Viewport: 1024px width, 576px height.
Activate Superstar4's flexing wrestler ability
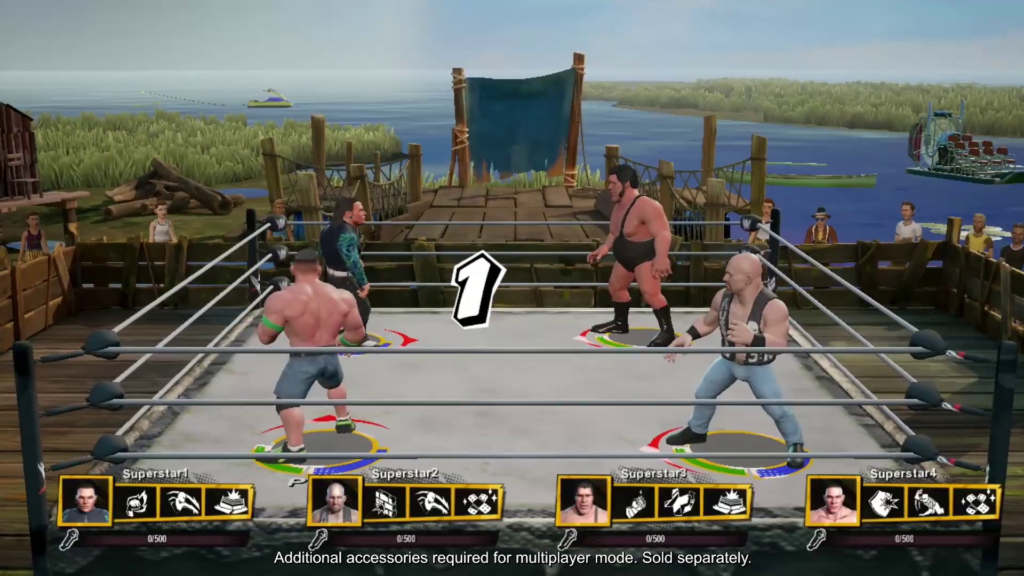930,502
